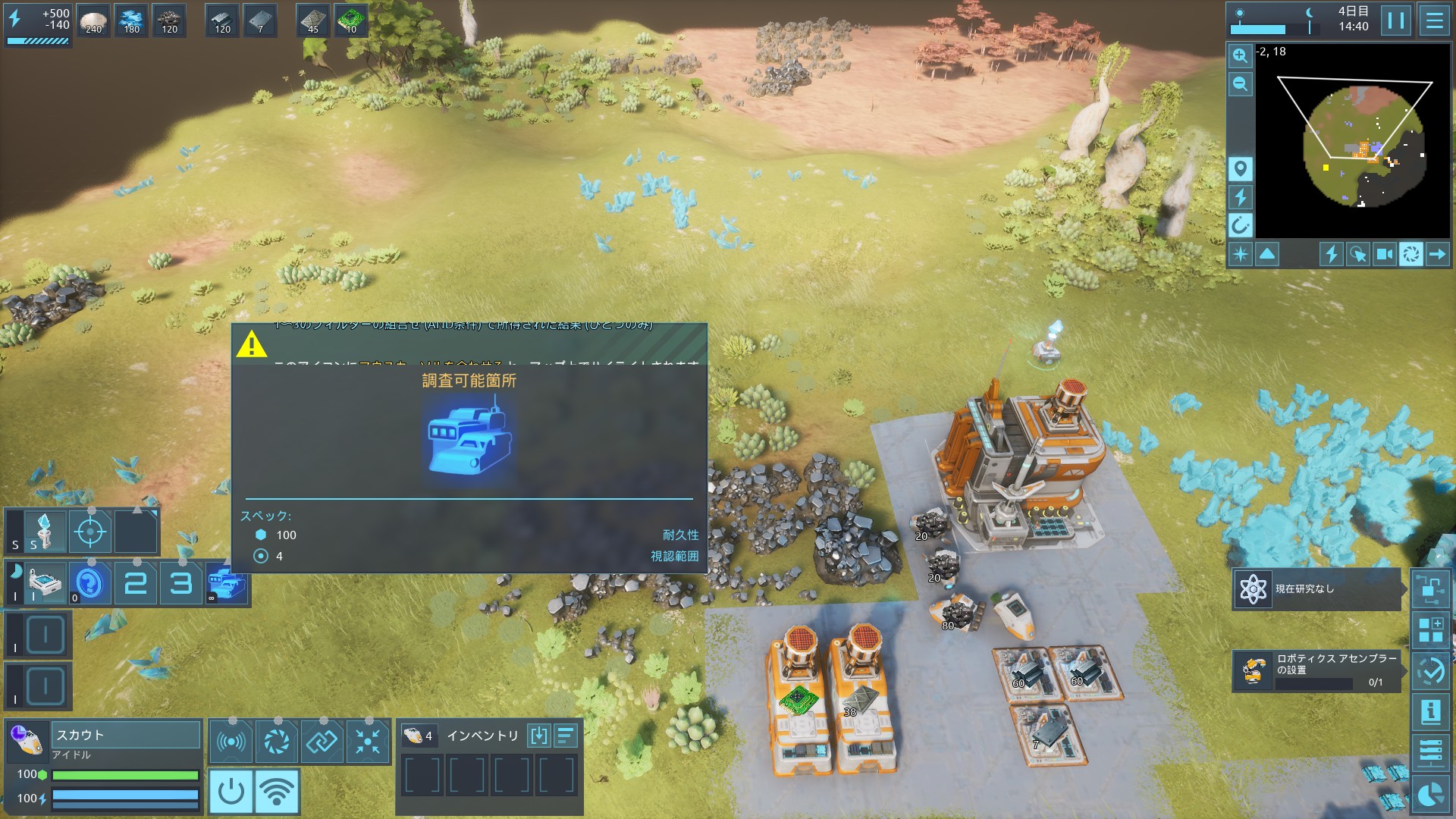Open the building grid menu button
This screenshot has width=1456, height=819.
[1430, 630]
